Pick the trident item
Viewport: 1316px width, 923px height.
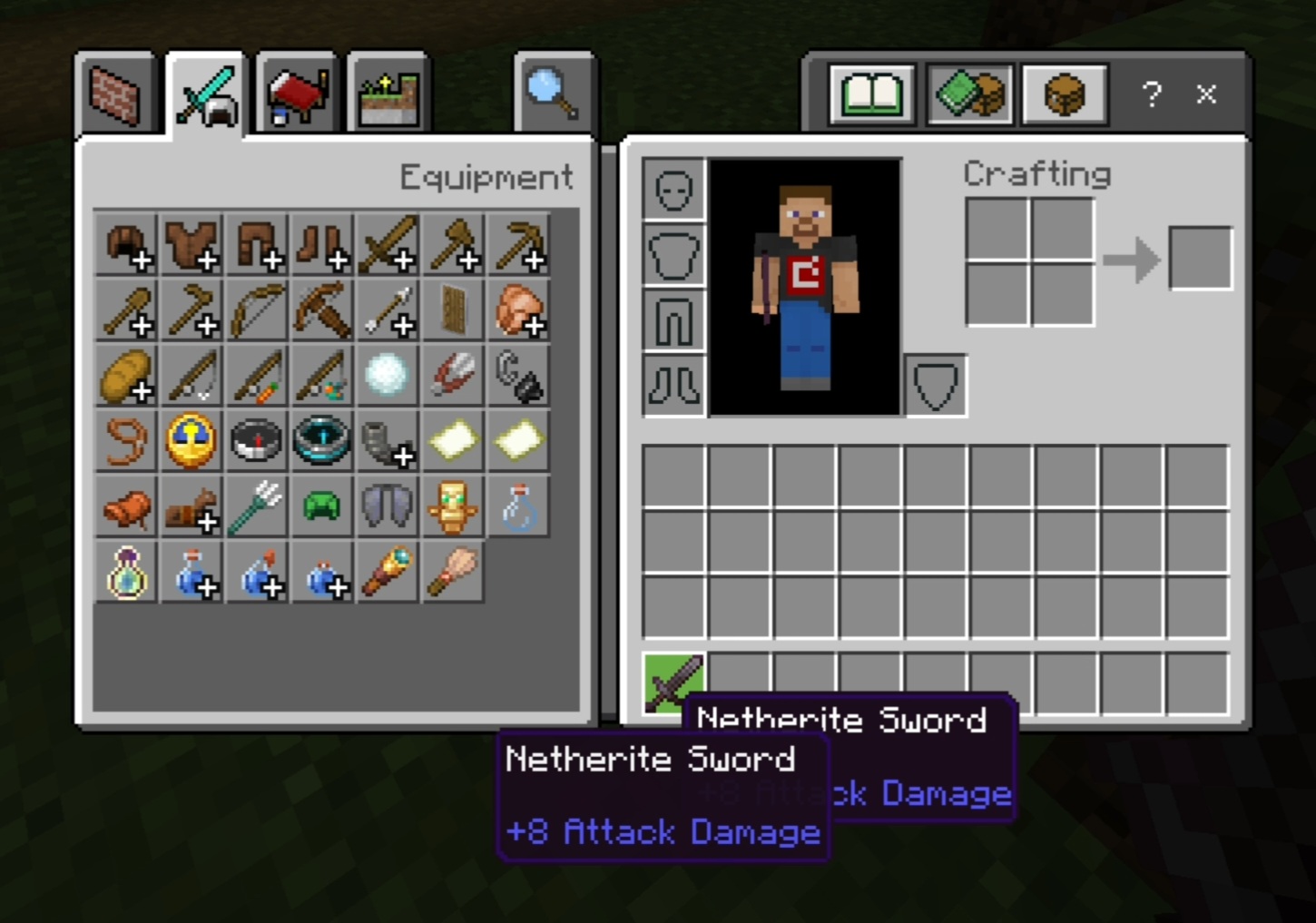tap(257, 506)
